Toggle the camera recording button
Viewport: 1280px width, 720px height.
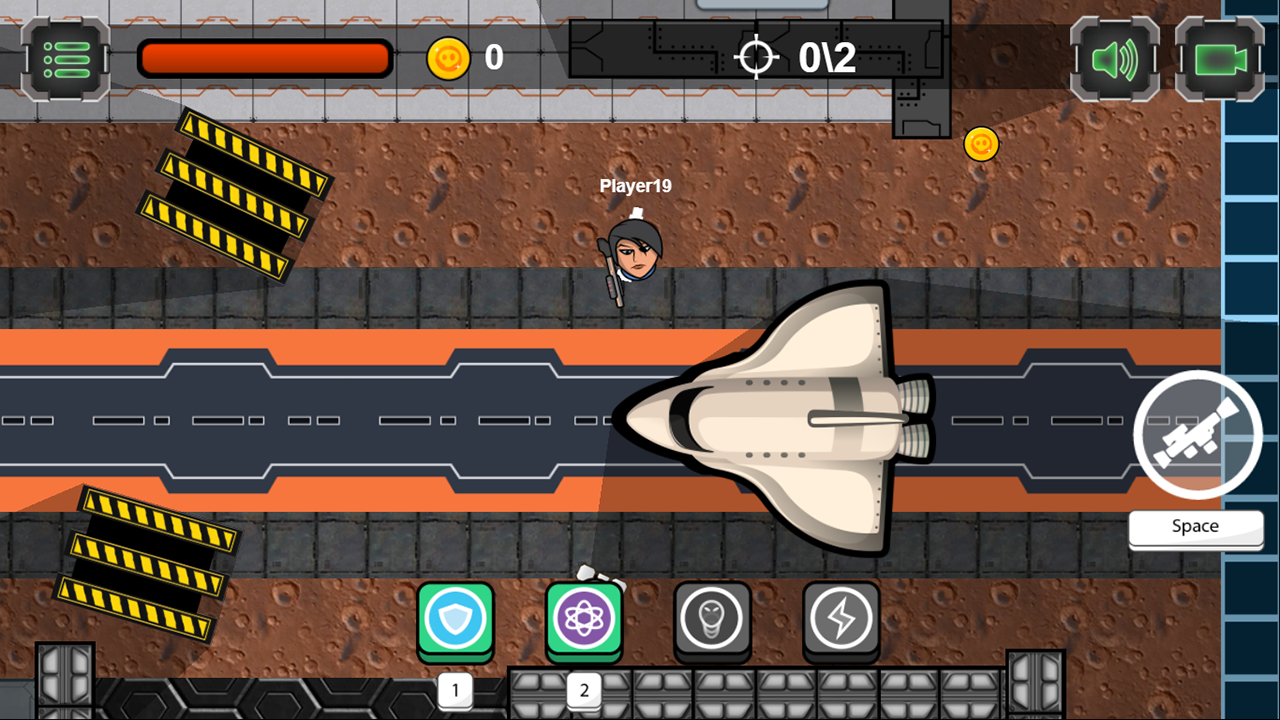[1218, 60]
